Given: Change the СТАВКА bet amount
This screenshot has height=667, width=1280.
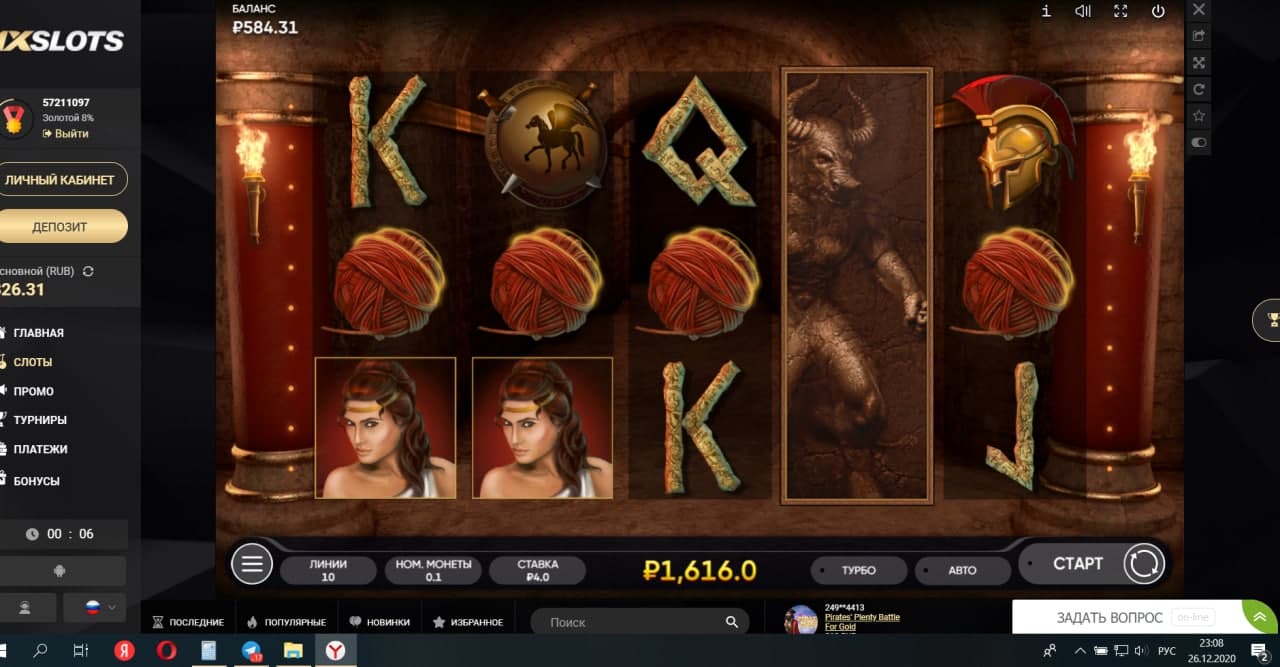Looking at the screenshot, I should [538, 570].
